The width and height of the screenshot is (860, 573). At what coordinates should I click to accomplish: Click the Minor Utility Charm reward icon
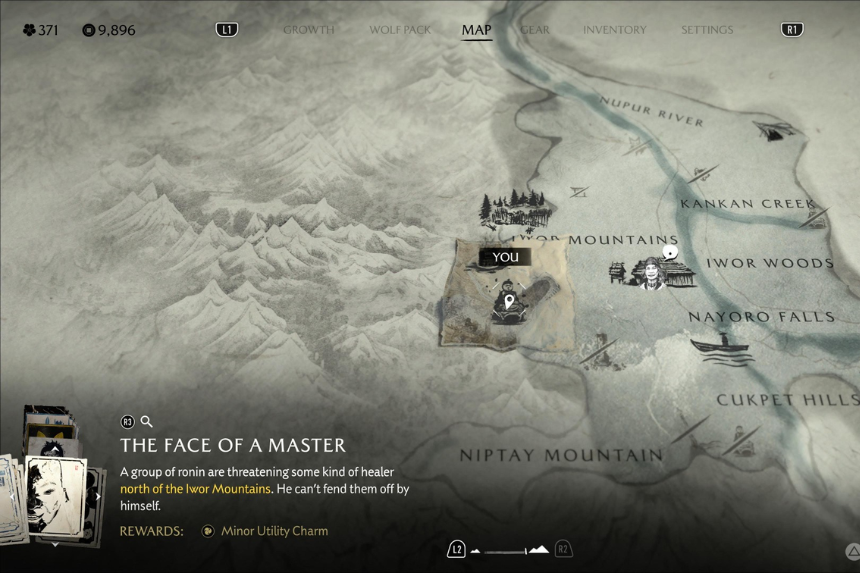pos(208,531)
